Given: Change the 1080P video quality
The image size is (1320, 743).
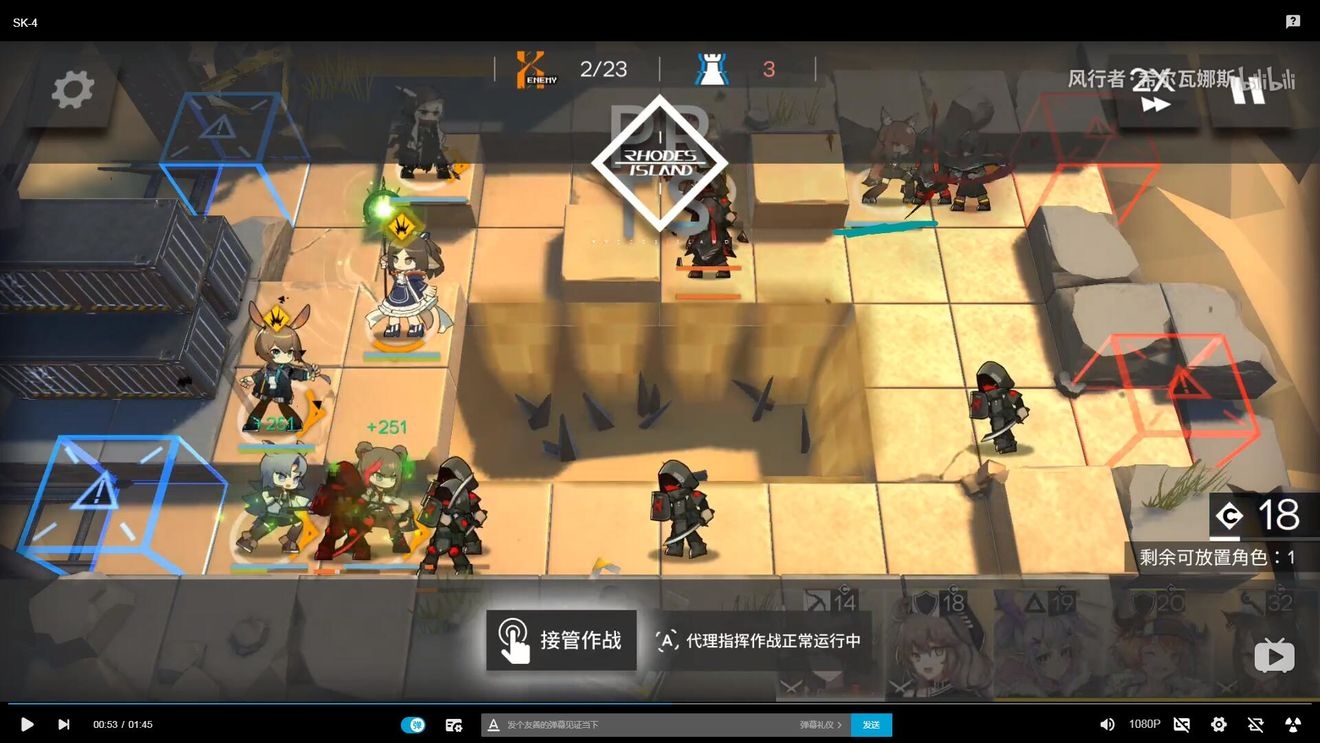Looking at the screenshot, I should (1144, 724).
